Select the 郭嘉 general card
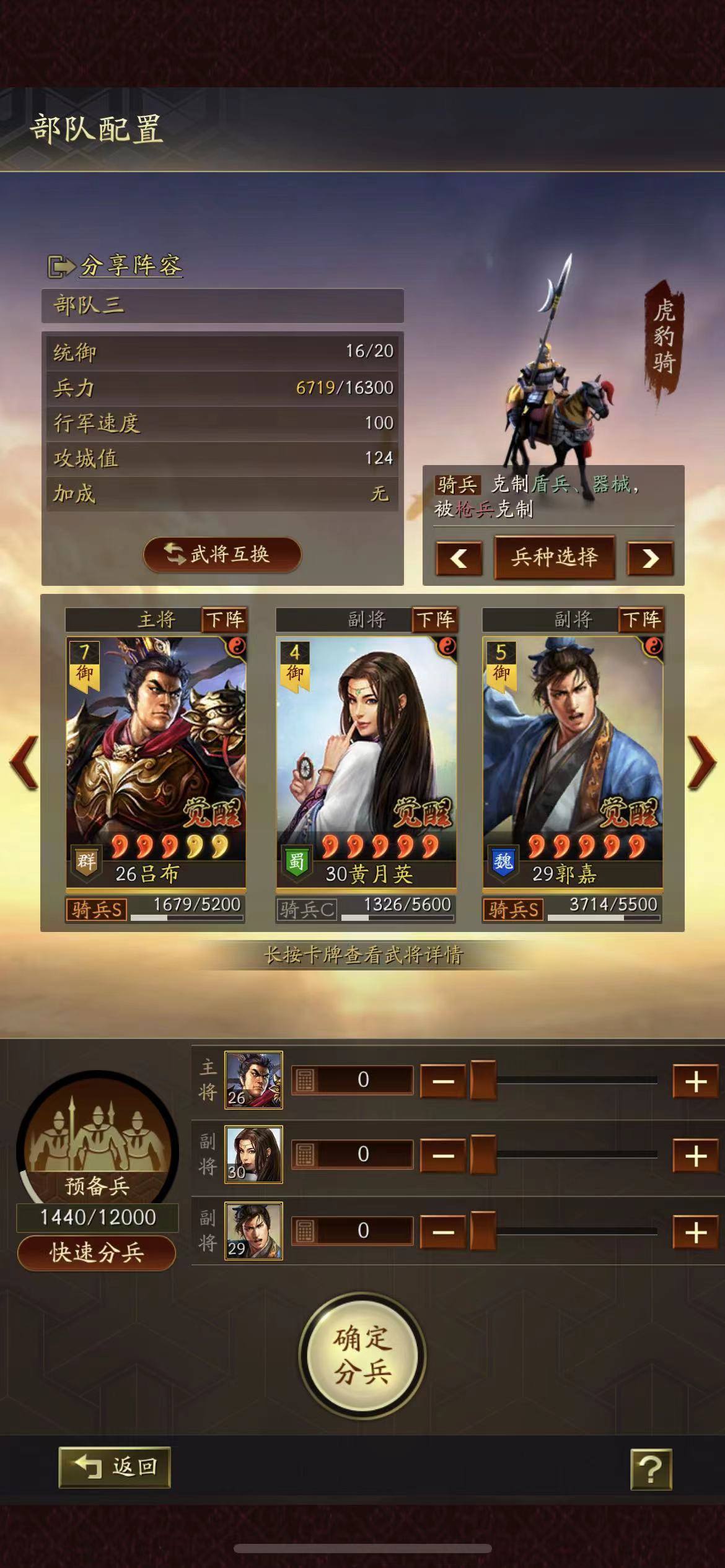The width and height of the screenshot is (725, 1568). [573, 762]
